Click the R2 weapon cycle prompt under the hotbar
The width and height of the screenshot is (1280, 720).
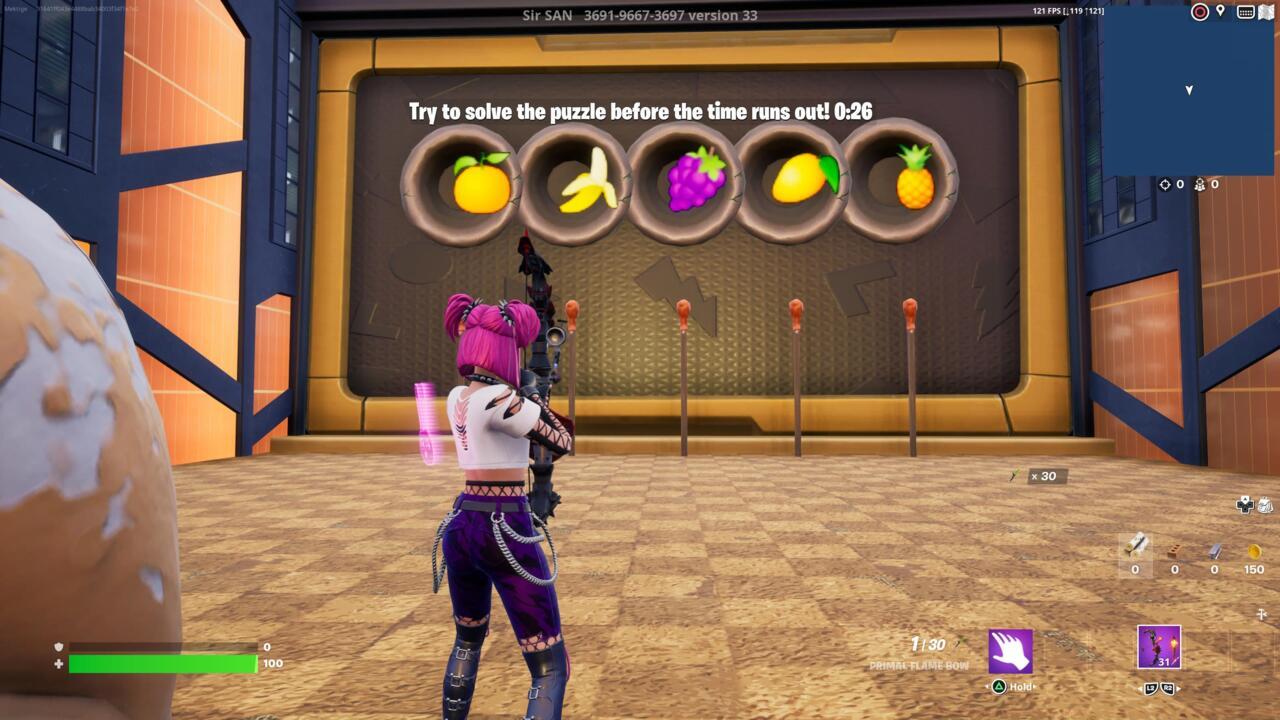(1167, 687)
